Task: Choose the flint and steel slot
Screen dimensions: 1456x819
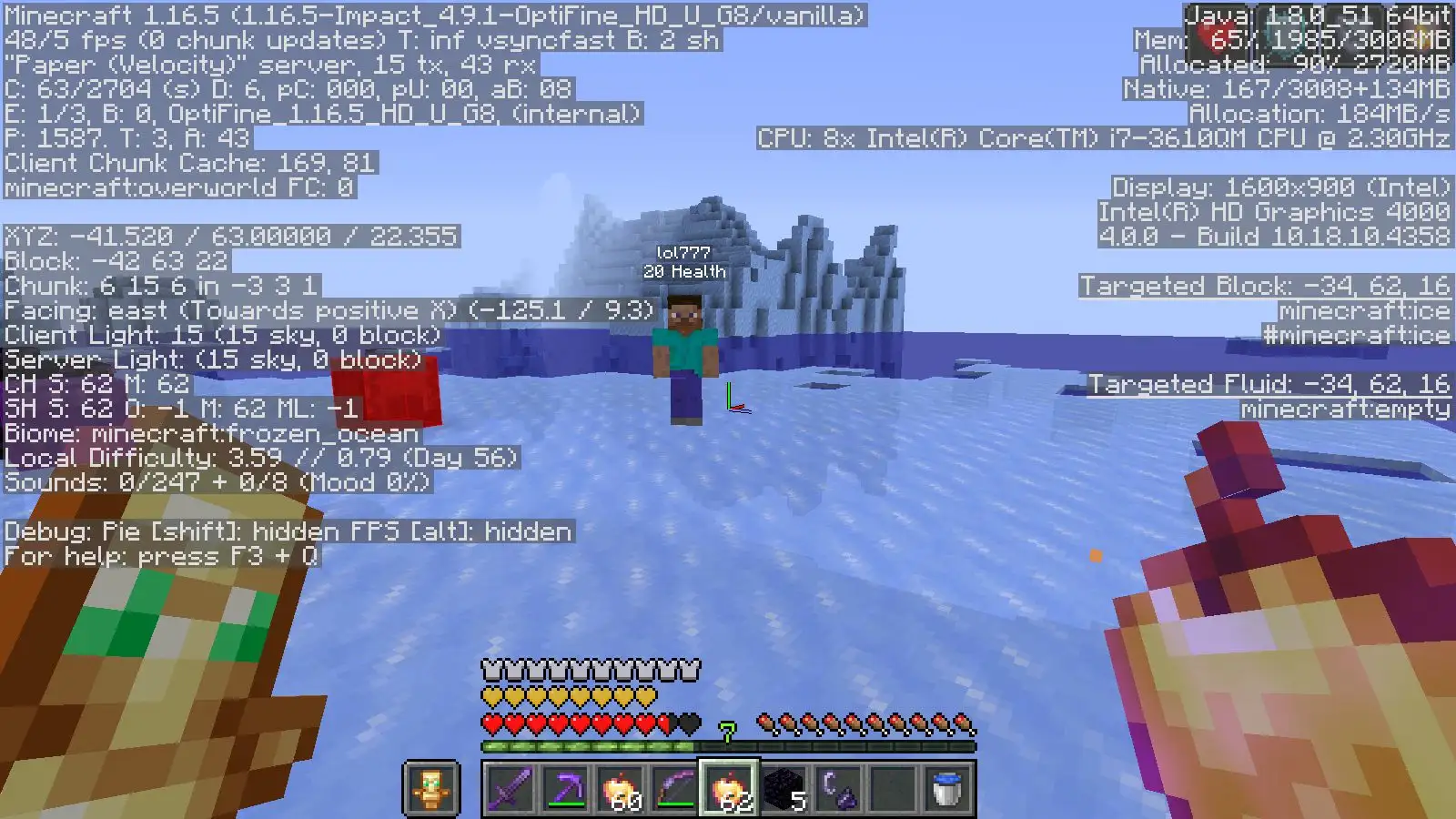Action: [837, 788]
